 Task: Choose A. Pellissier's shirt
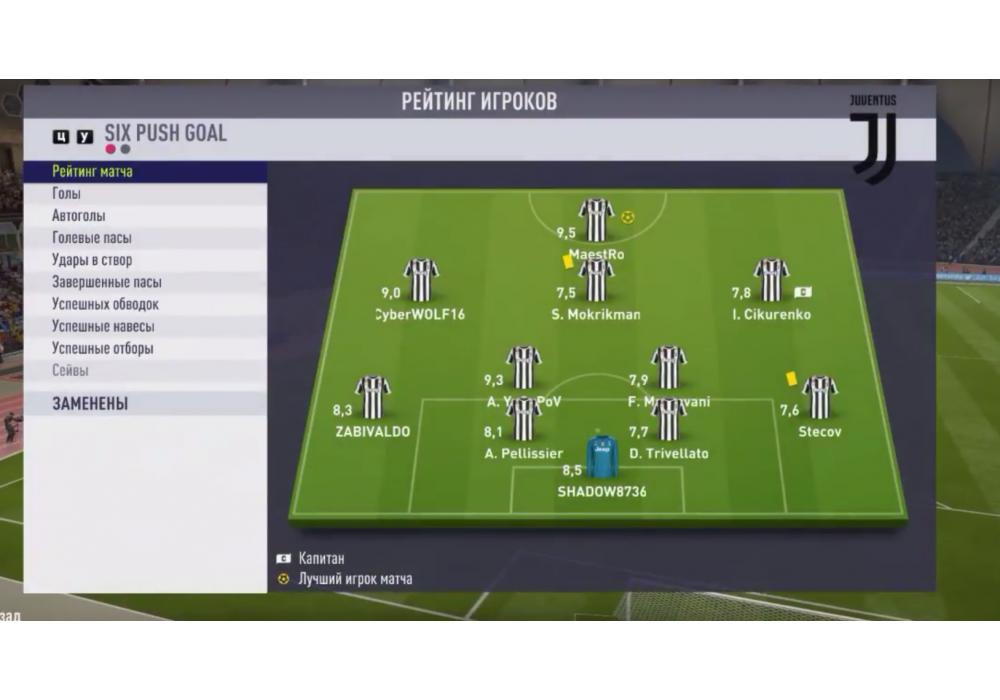(x=524, y=419)
